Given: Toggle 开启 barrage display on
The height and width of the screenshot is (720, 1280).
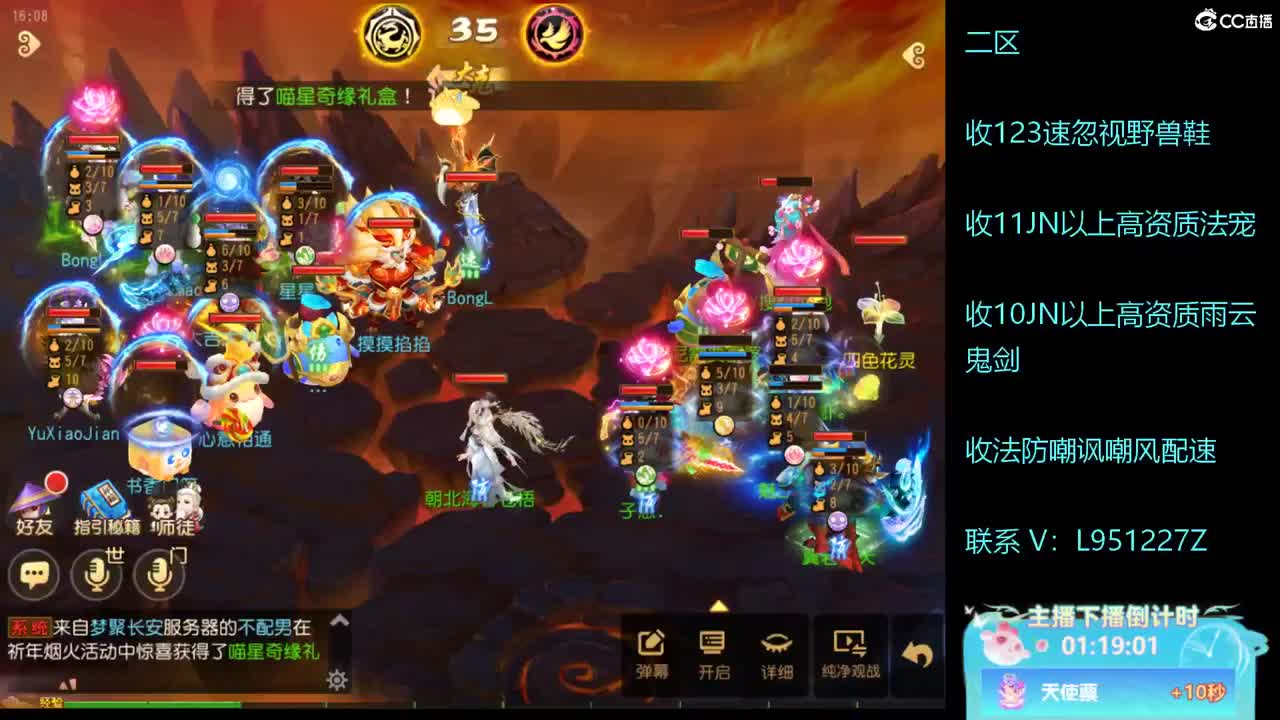Looking at the screenshot, I should 714,645.
